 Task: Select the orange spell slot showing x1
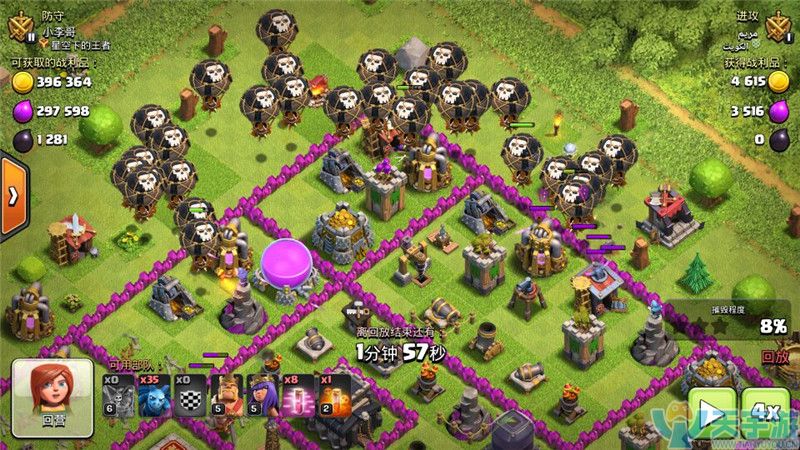tap(331, 396)
